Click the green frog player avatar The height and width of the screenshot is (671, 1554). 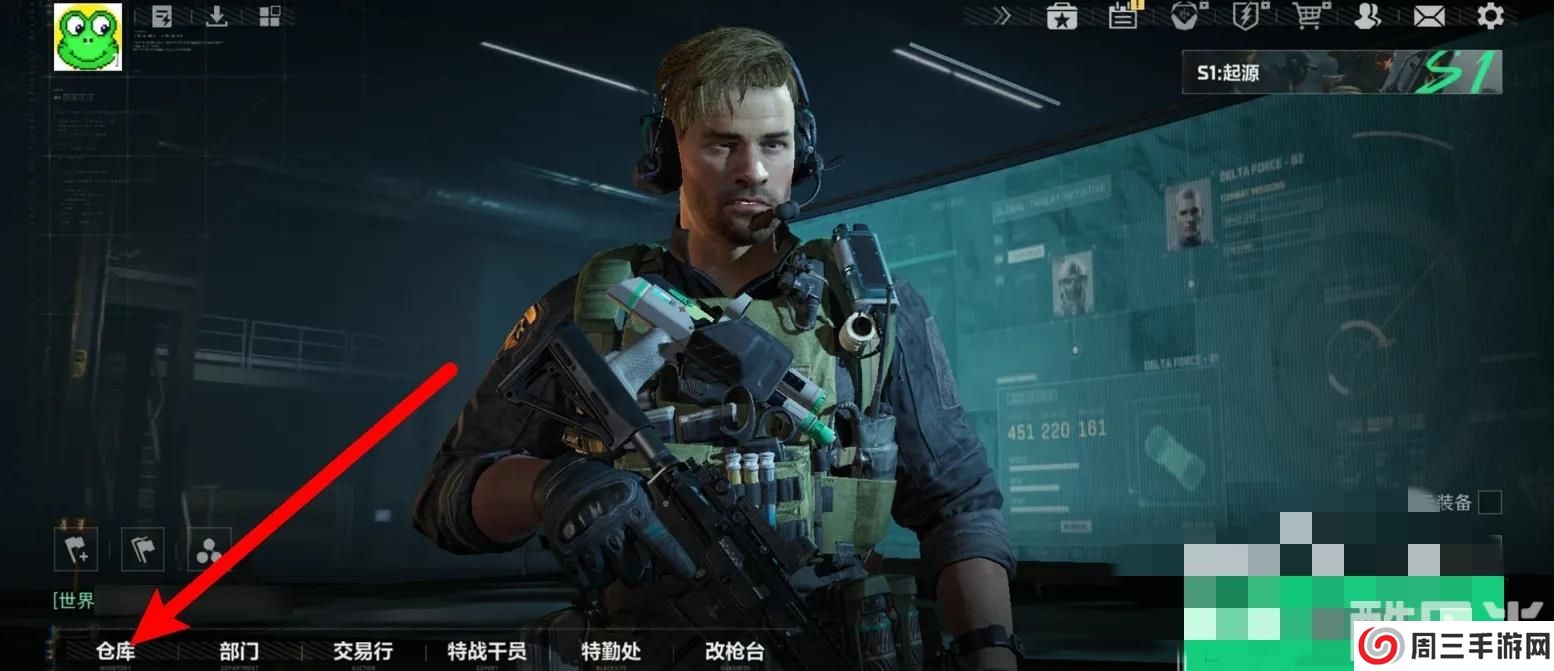pos(88,37)
